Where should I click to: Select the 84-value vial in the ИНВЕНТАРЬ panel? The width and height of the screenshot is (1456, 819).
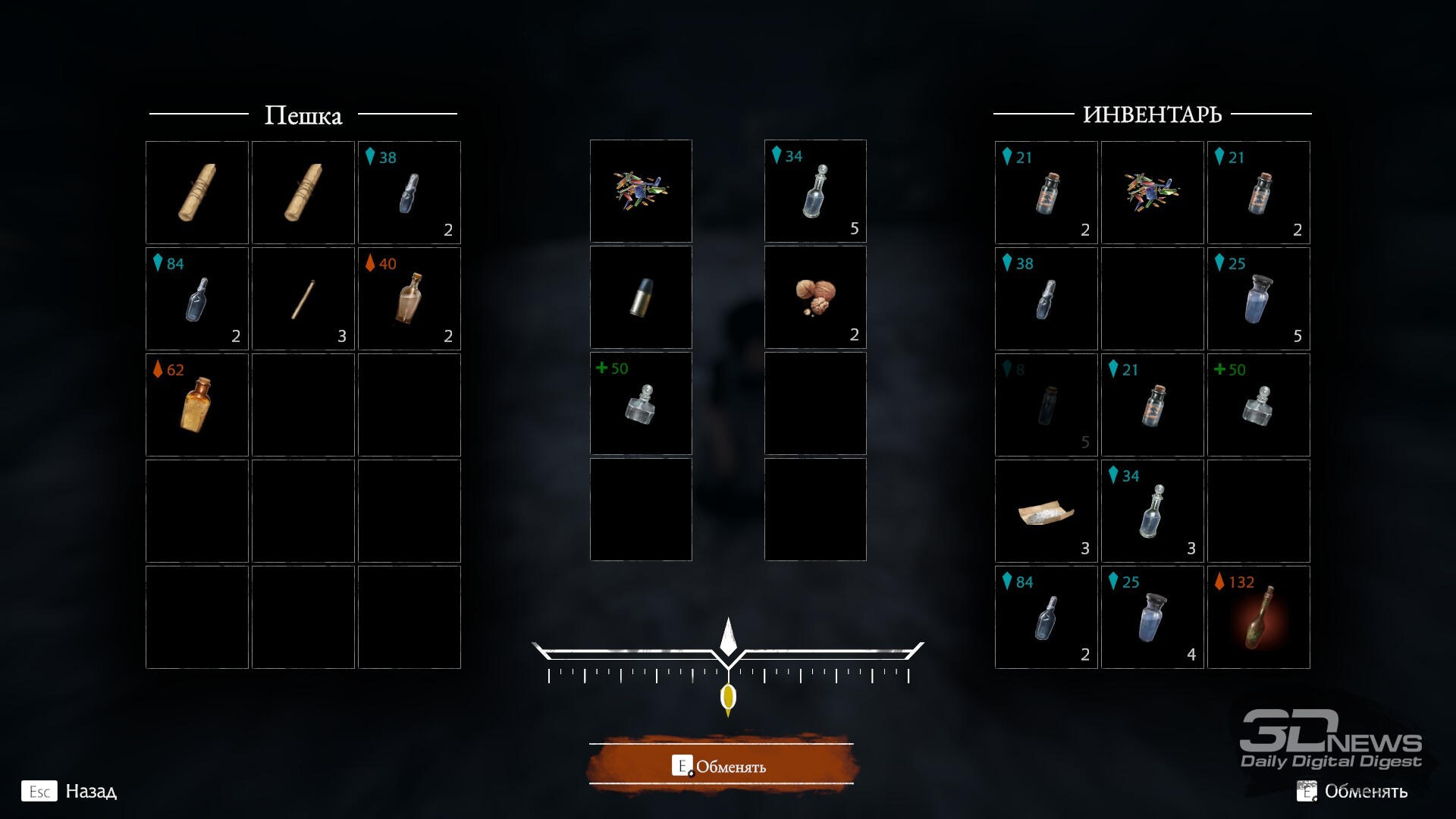pos(1046,617)
